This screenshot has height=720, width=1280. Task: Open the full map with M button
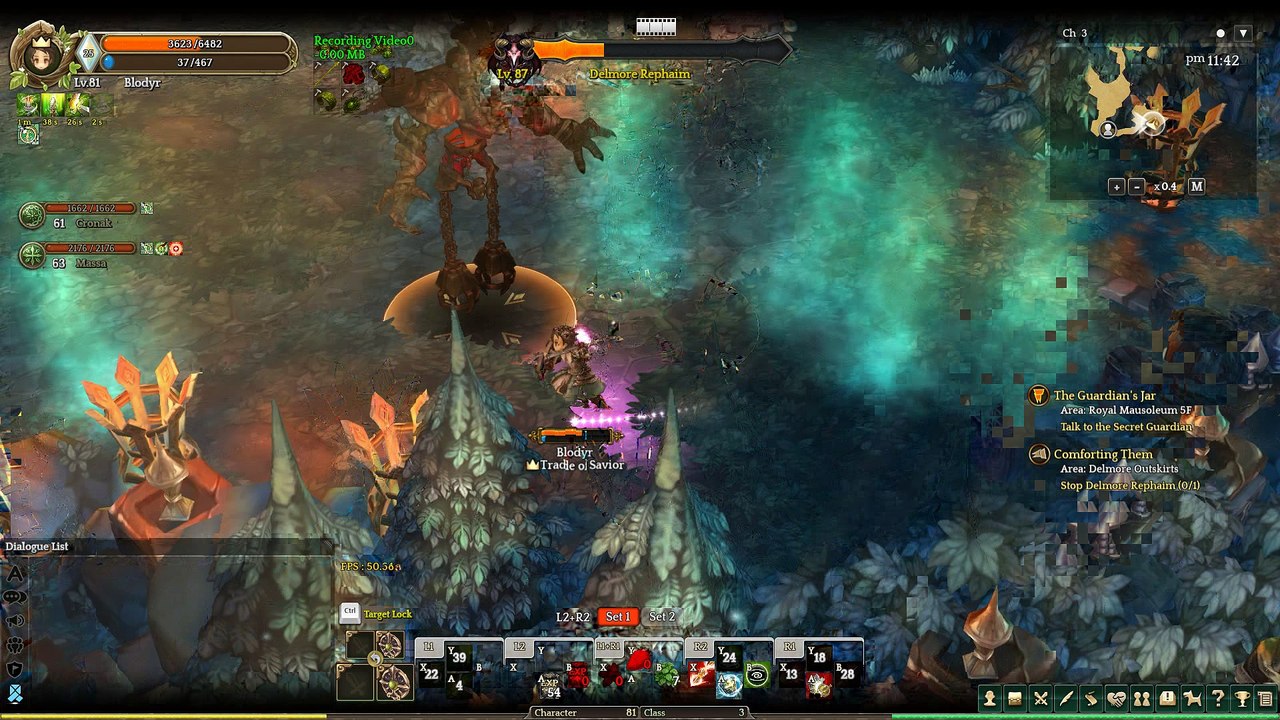point(1197,186)
